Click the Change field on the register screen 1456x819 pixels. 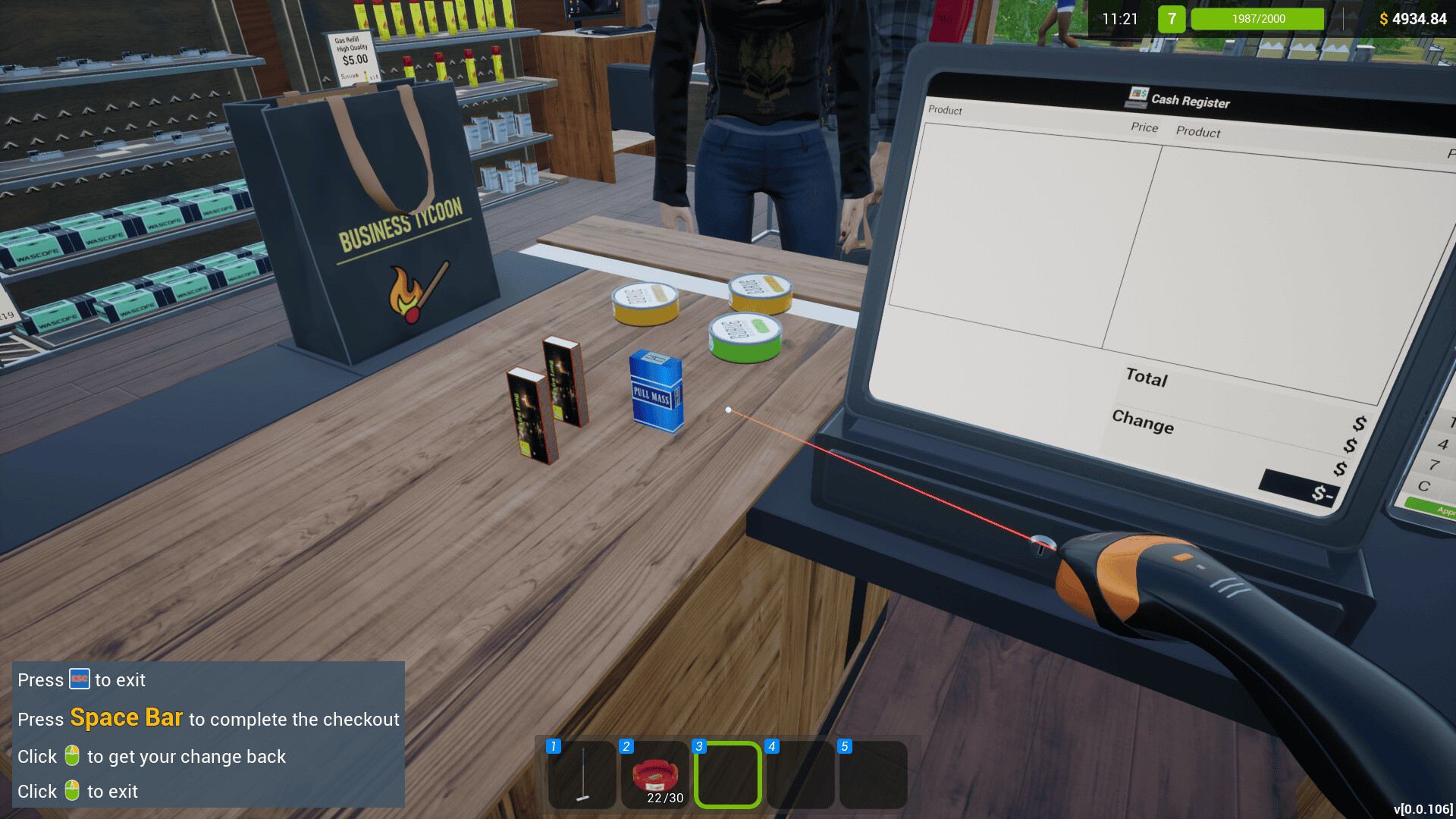click(1143, 425)
